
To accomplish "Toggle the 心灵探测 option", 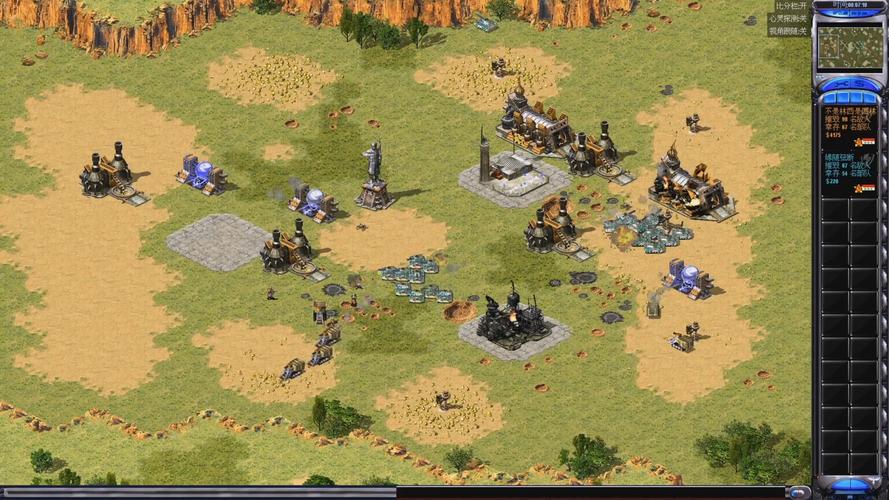I will (x=789, y=19).
